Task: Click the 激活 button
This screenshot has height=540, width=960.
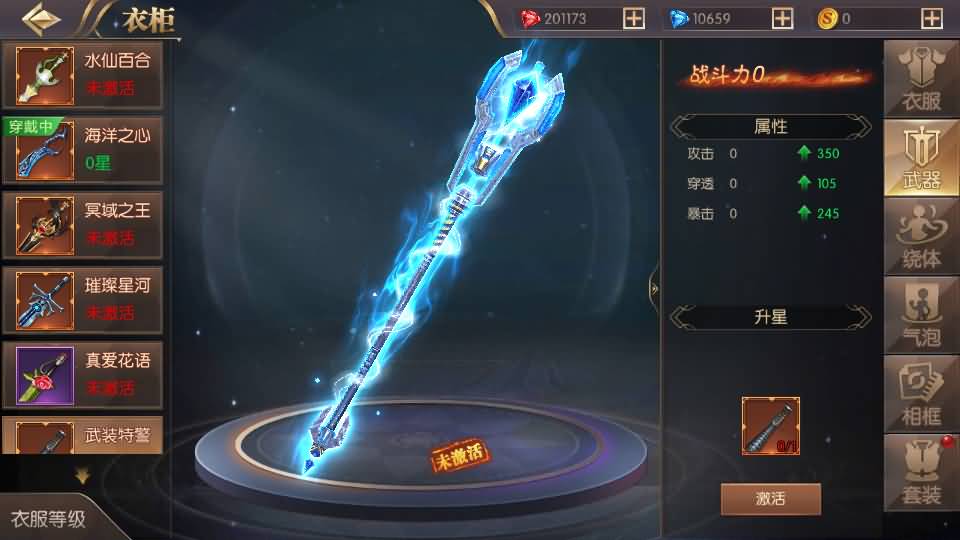Action: point(770,498)
